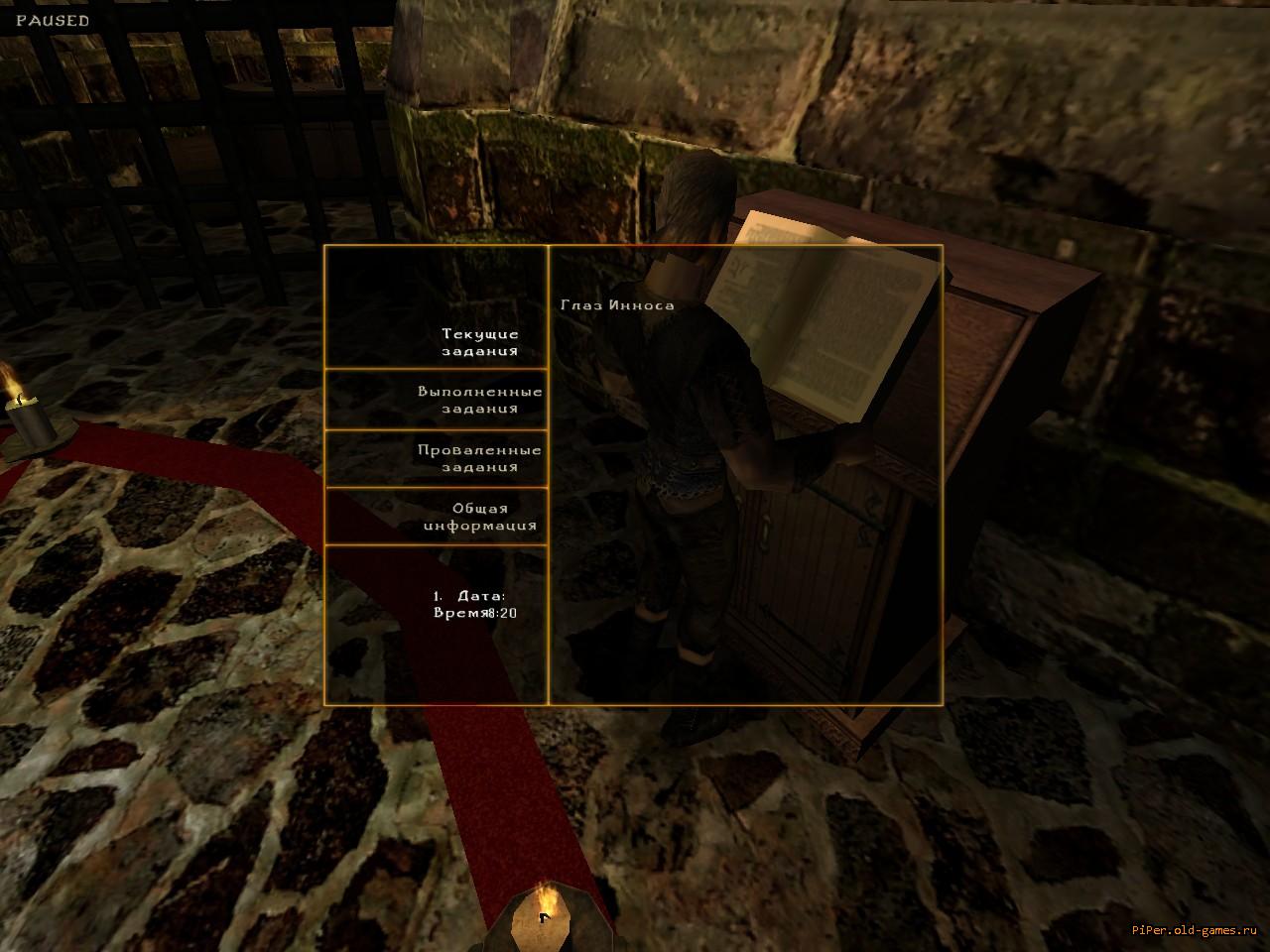This screenshot has width=1270, height=952.
Task: Show the Проваленные задания list
Action: click(x=480, y=458)
